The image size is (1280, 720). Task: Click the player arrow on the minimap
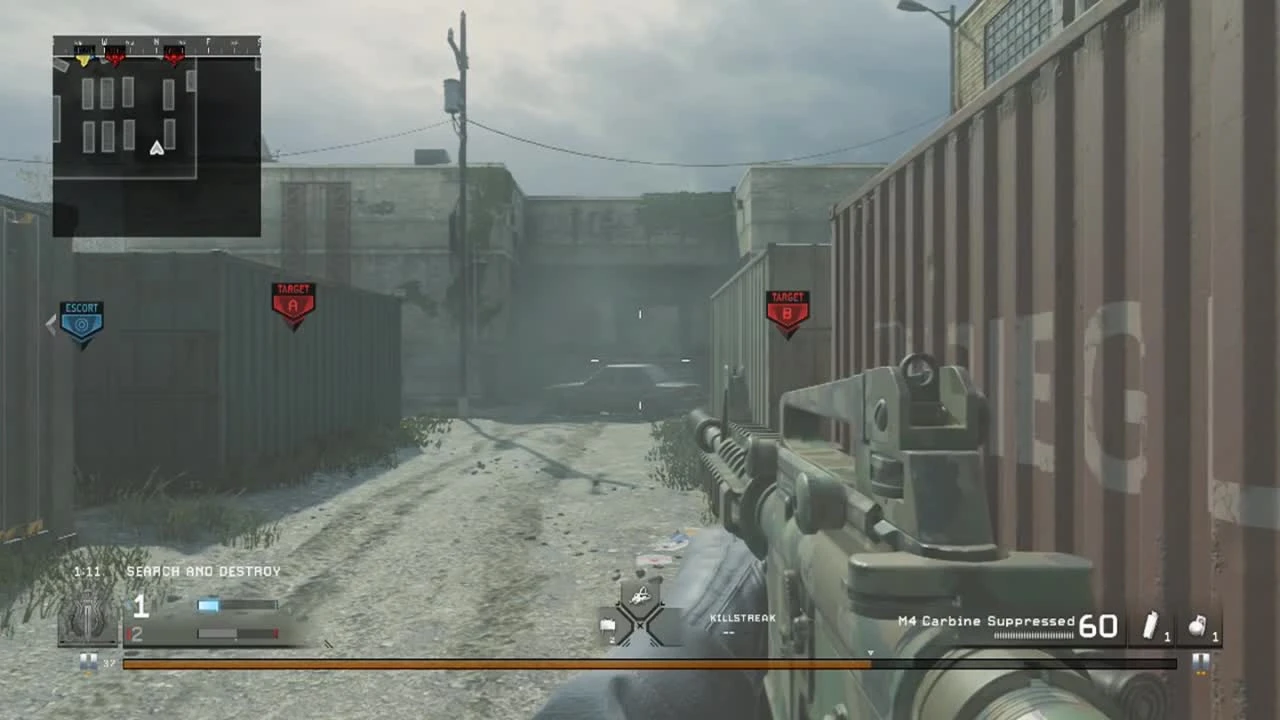(x=156, y=147)
